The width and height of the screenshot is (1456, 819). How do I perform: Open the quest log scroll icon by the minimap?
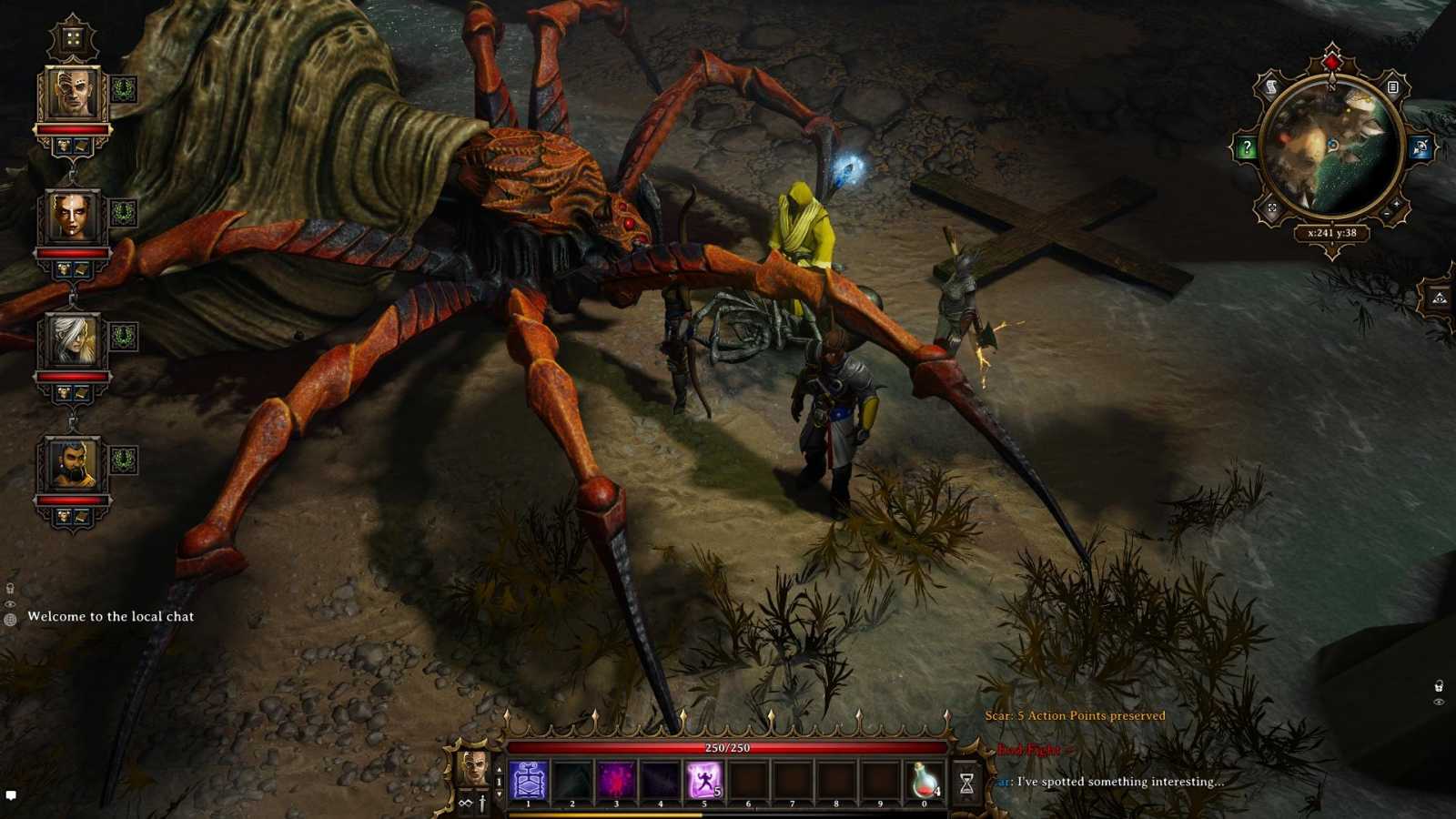[x=1270, y=86]
